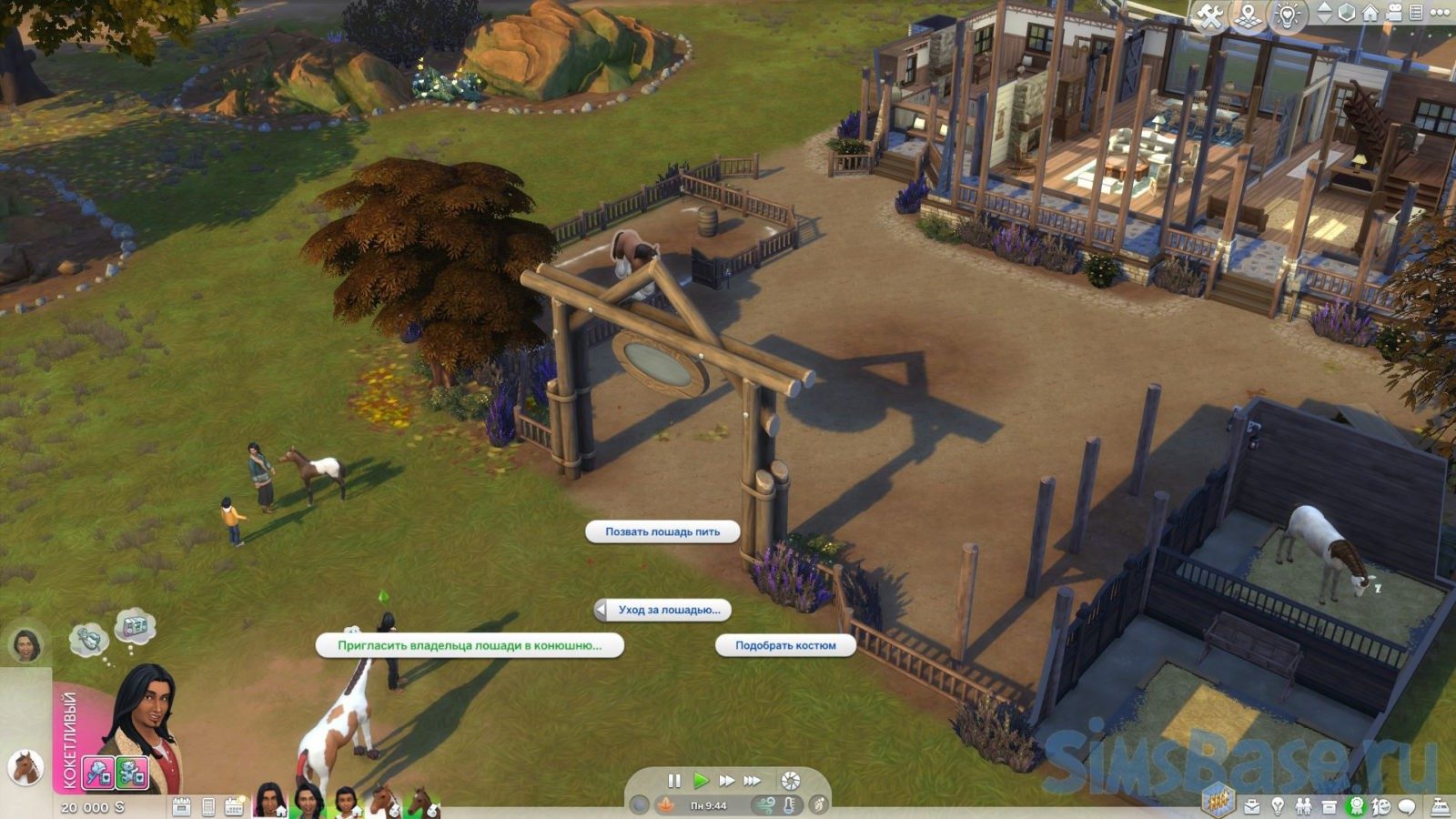This screenshot has width=1456, height=819.
Task: Open the green ribbon skills panel
Action: coord(1356,806)
